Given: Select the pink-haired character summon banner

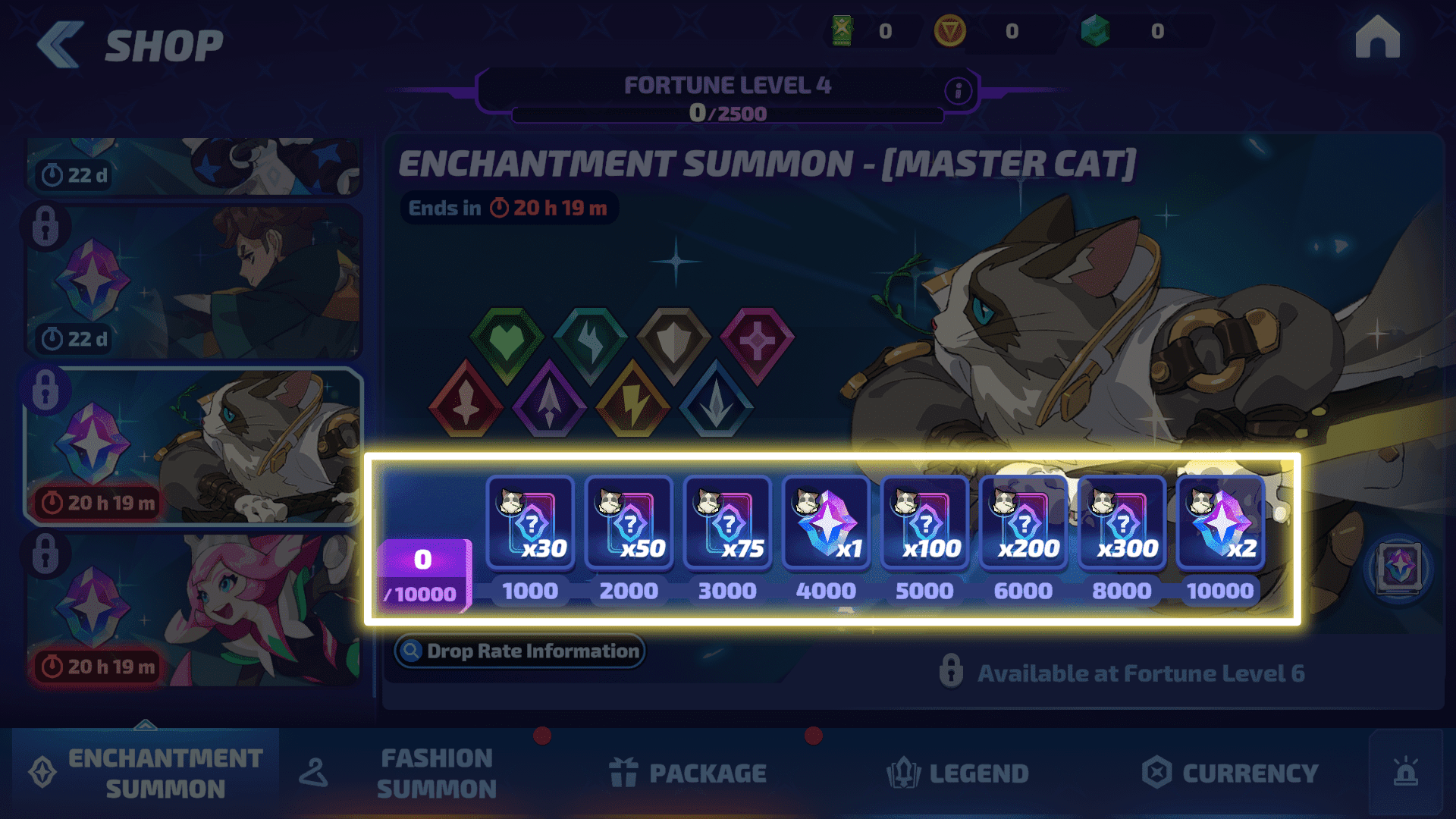Looking at the screenshot, I should click(x=194, y=610).
